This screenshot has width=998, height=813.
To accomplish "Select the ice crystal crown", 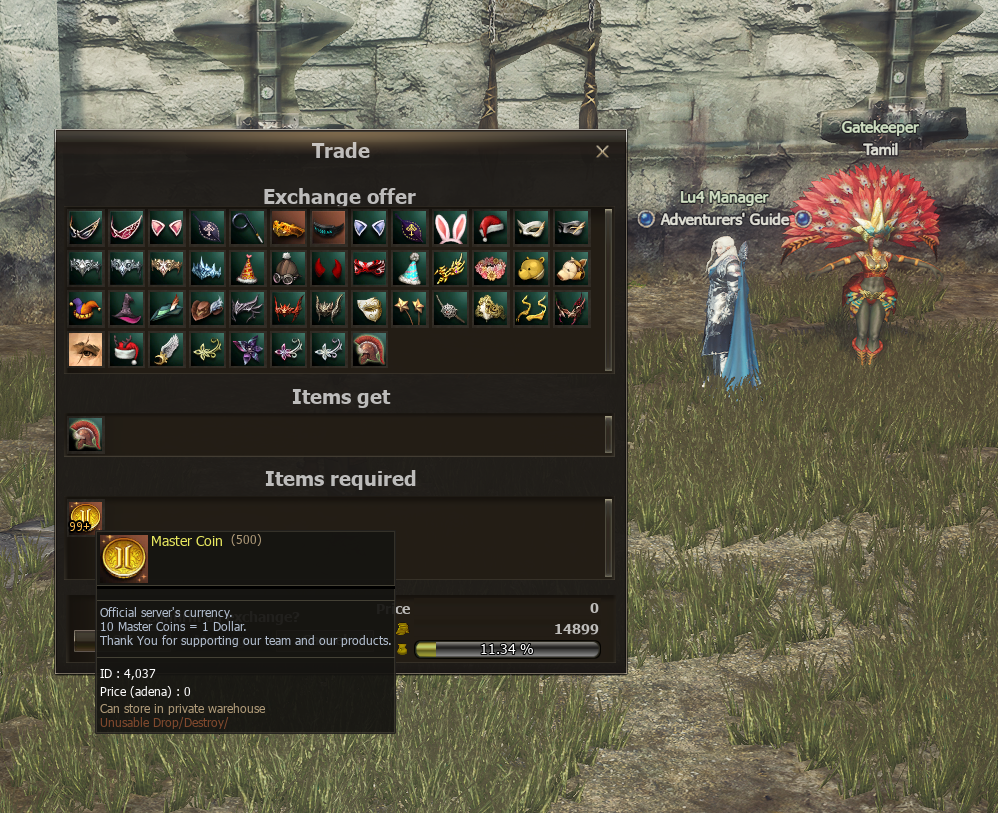I will click(207, 269).
